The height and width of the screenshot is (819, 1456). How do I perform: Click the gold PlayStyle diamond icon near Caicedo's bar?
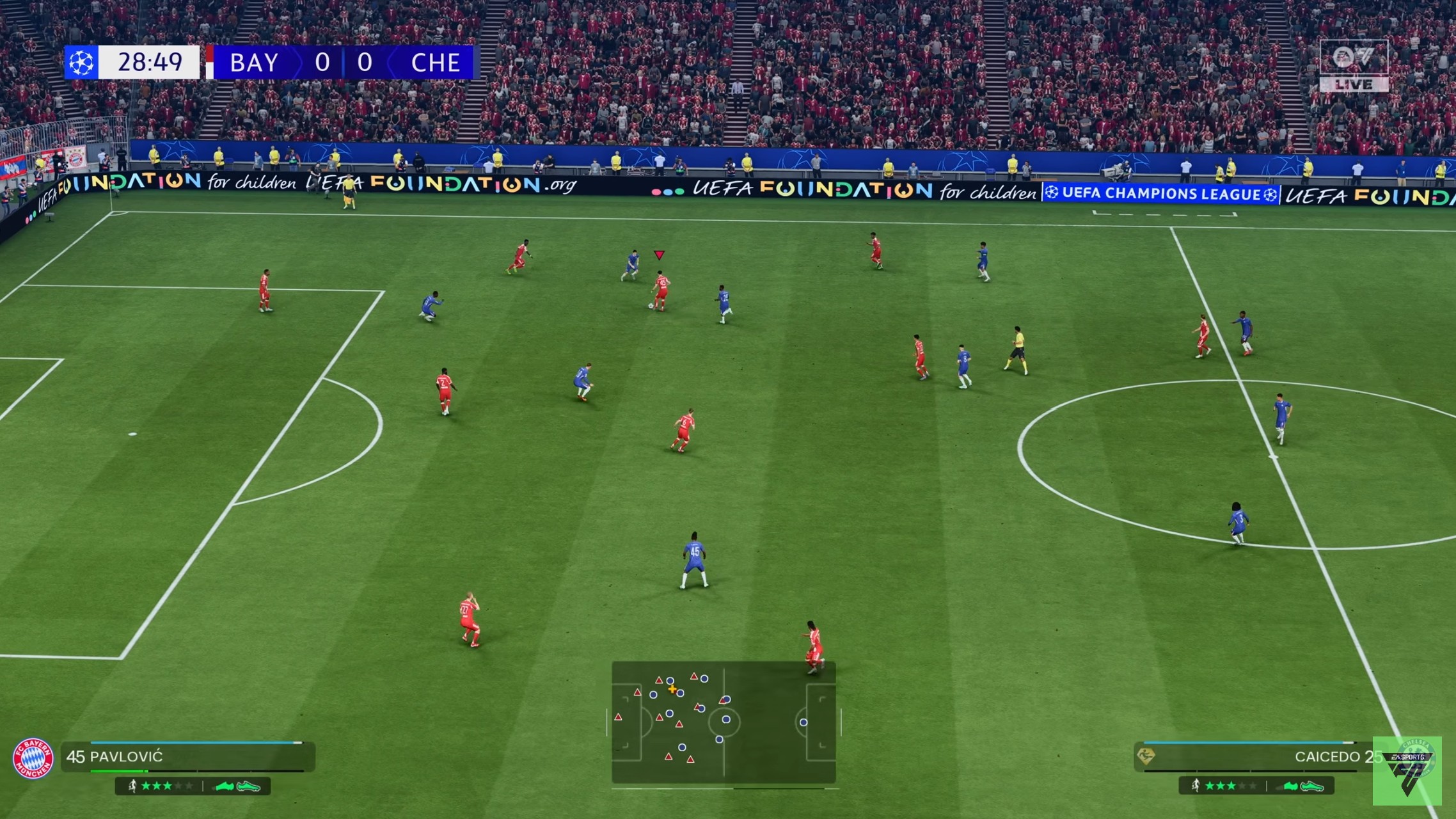(1145, 756)
